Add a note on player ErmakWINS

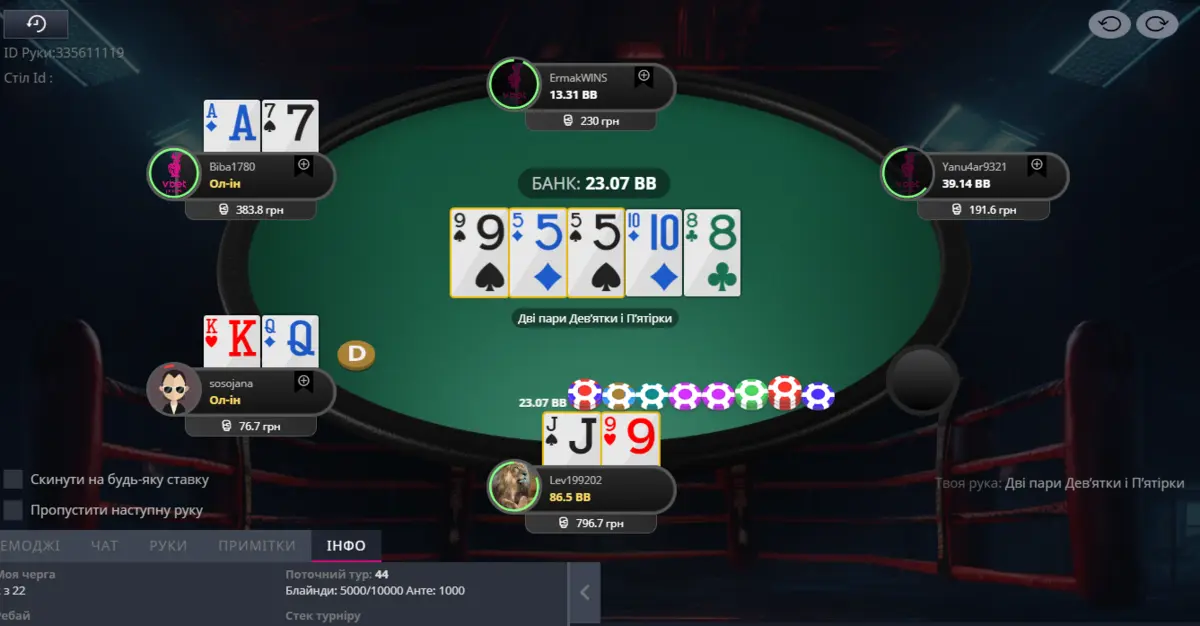tap(644, 77)
